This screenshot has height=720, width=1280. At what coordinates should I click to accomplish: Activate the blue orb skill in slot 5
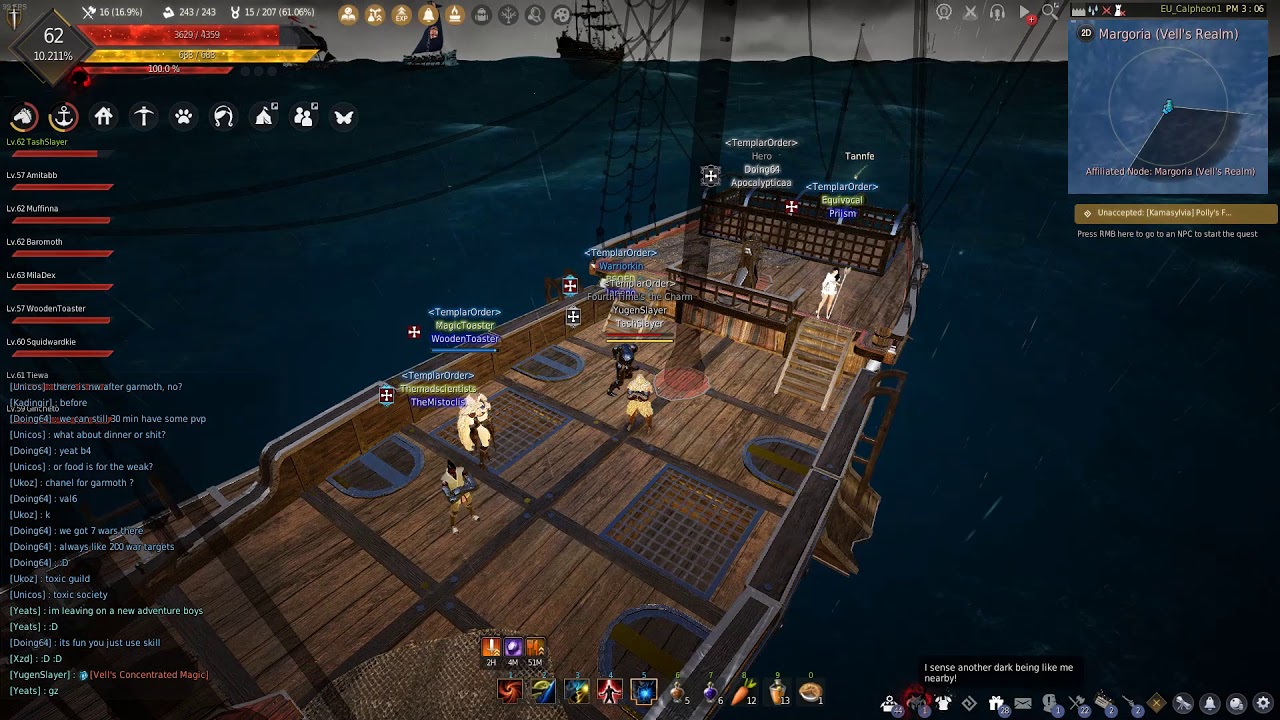click(x=643, y=691)
